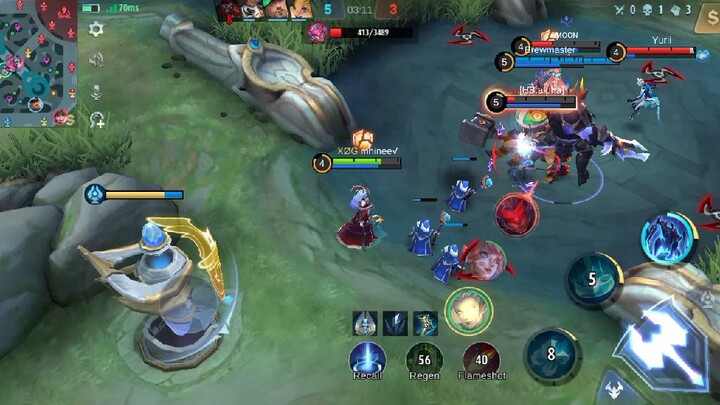Open the settings gear
720x405 pixels.
[x=96, y=29]
